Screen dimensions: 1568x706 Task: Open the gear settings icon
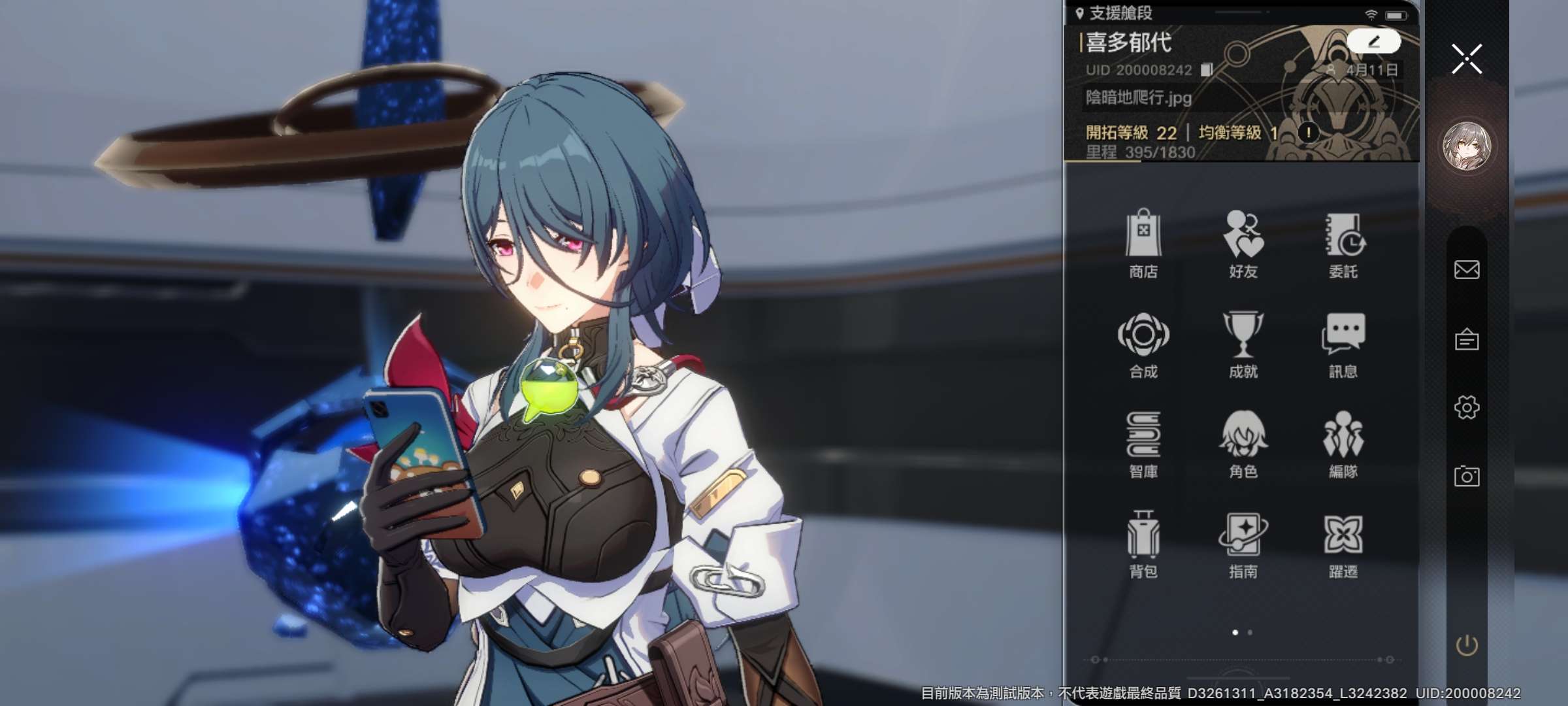click(x=1467, y=408)
